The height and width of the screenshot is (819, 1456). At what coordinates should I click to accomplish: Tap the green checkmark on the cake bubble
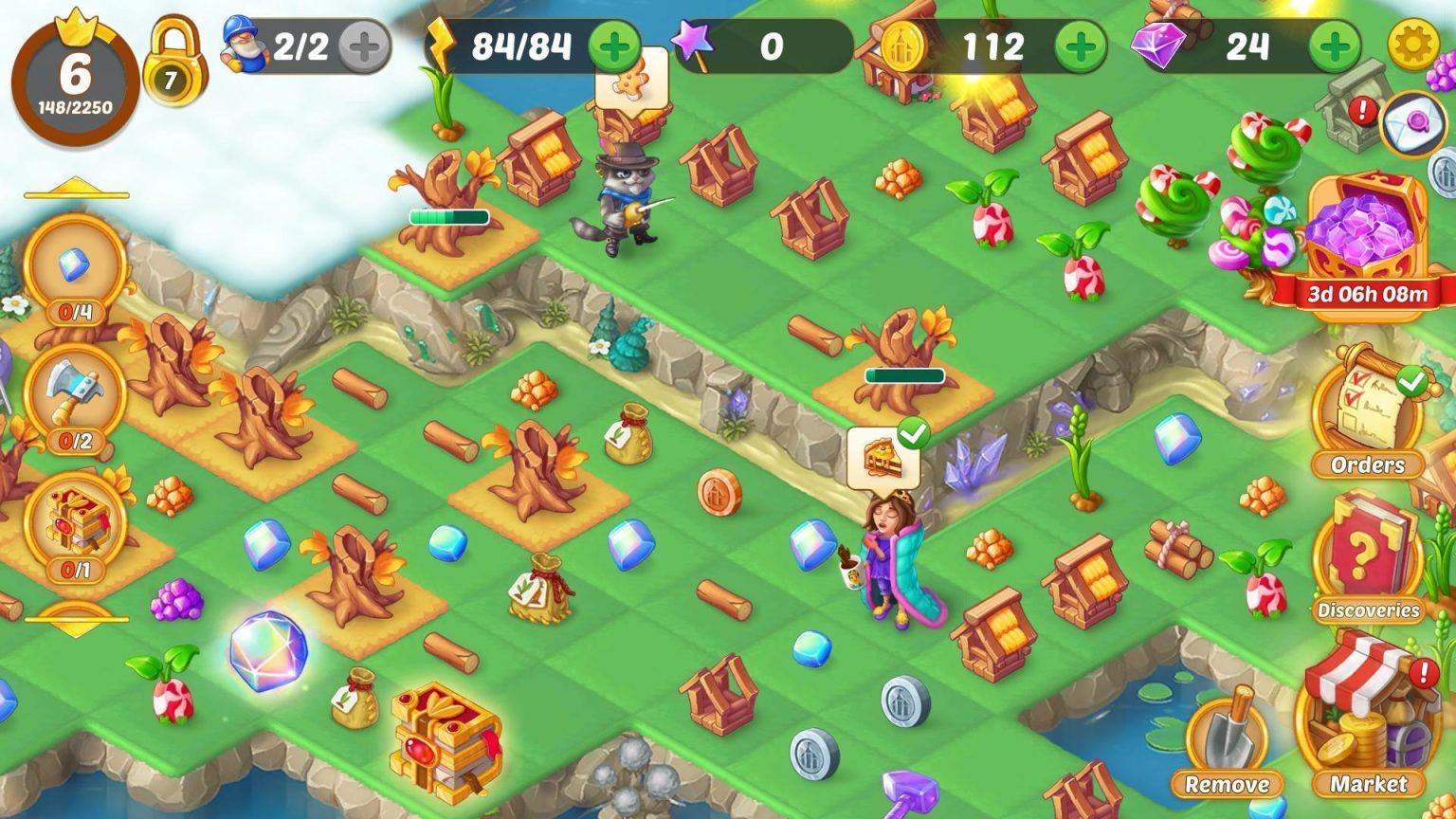pos(913,432)
